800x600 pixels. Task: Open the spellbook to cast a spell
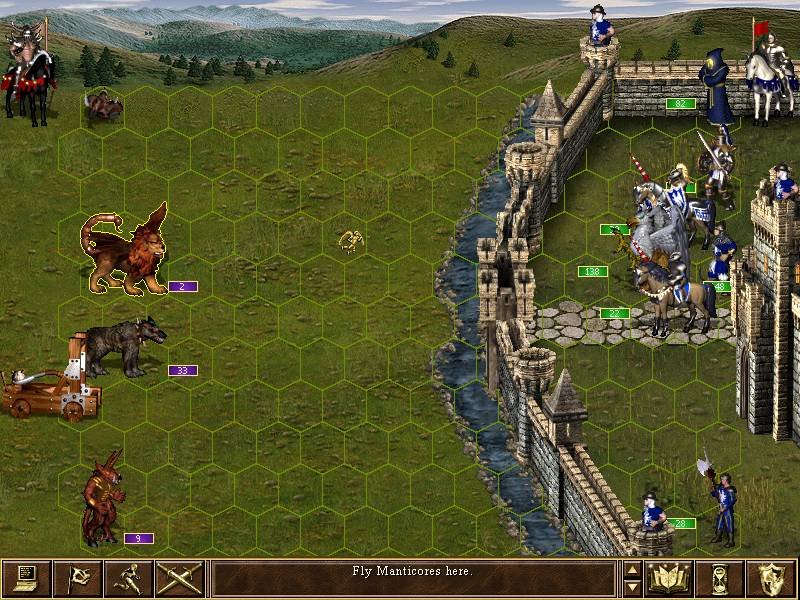coord(670,578)
